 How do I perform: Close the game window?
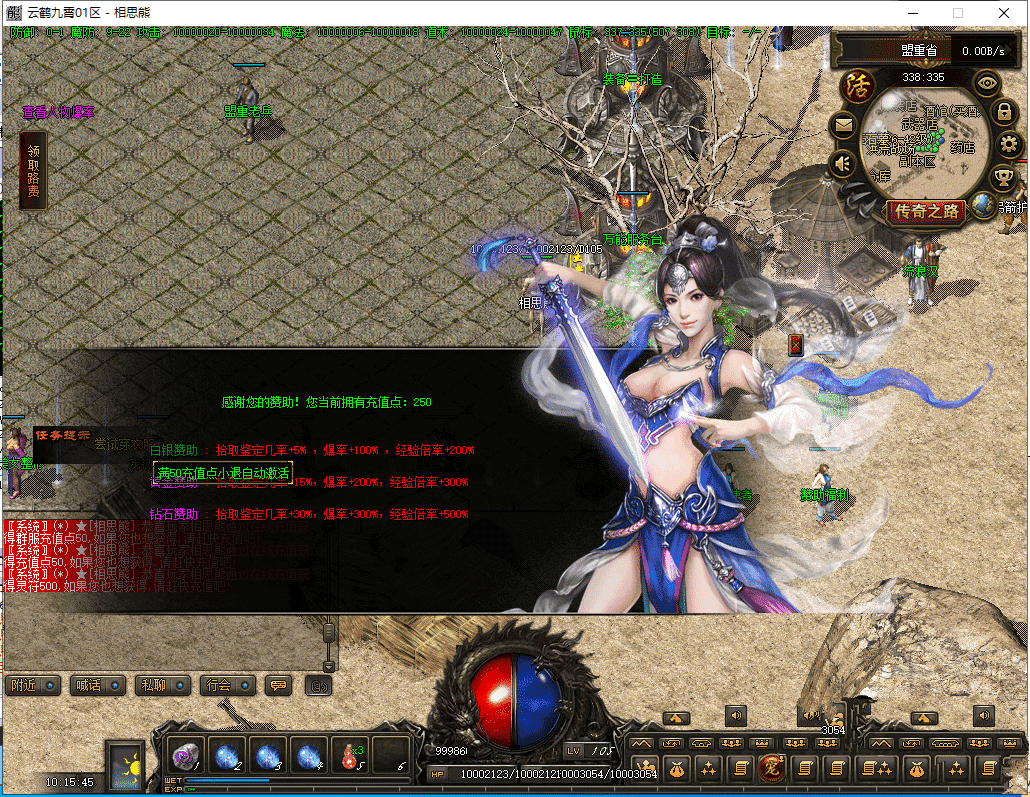pyautogui.click(x=1004, y=13)
